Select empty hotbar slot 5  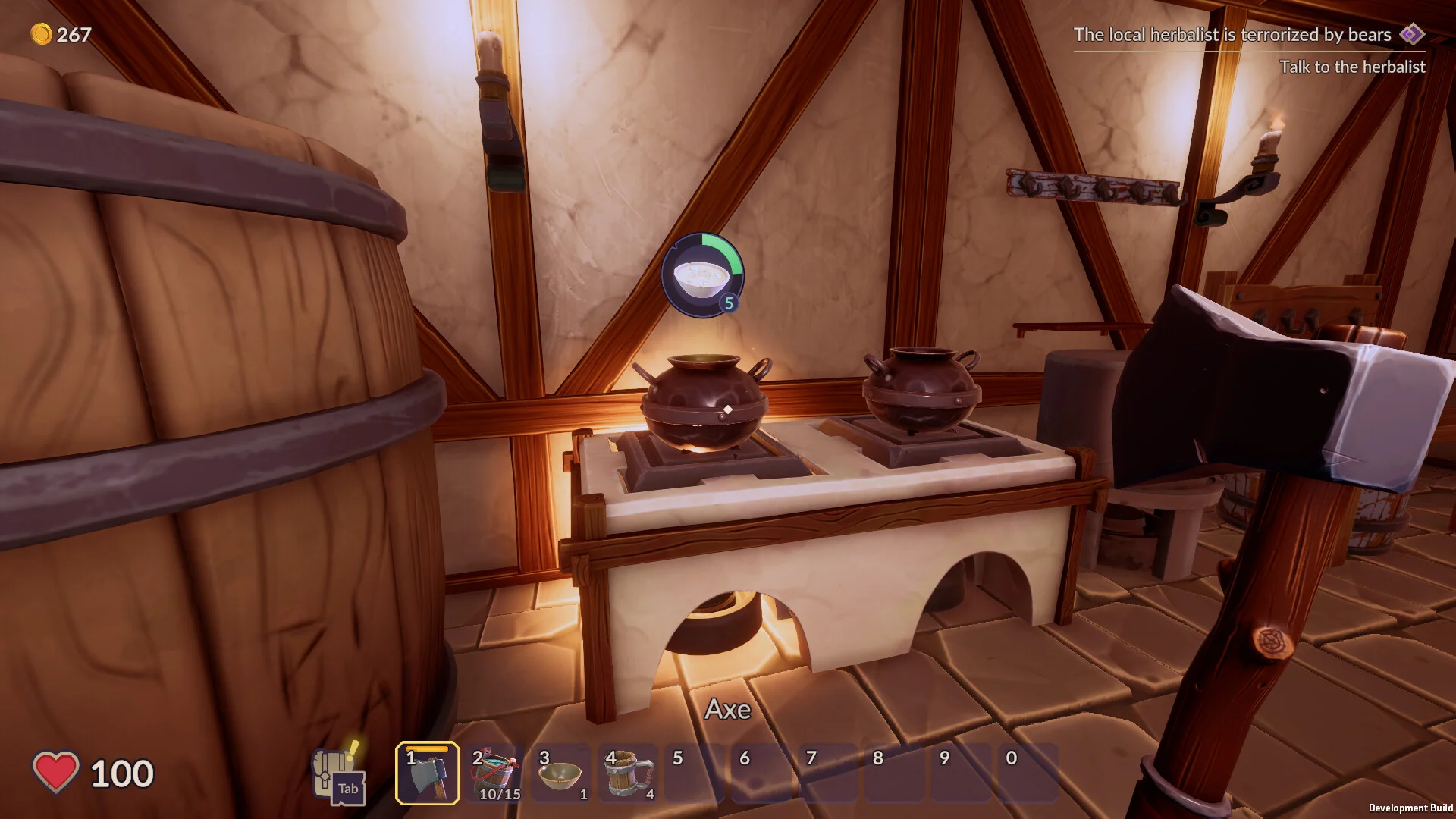[695, 773]
